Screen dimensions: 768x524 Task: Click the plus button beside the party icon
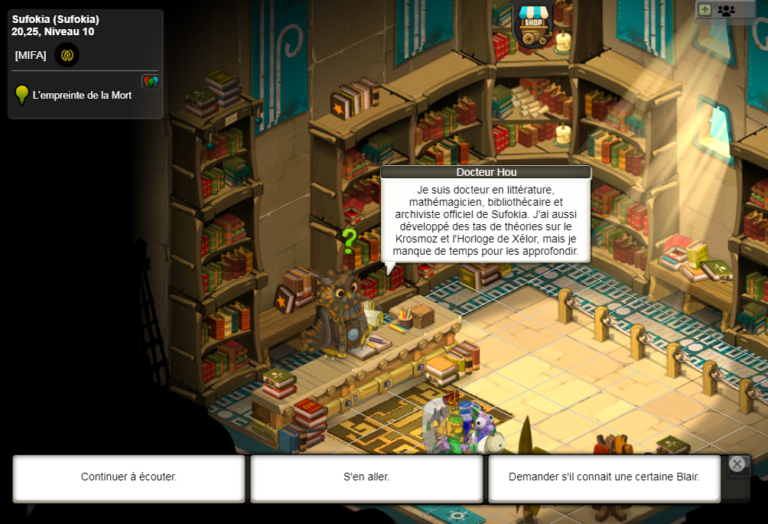coord(705,10)
